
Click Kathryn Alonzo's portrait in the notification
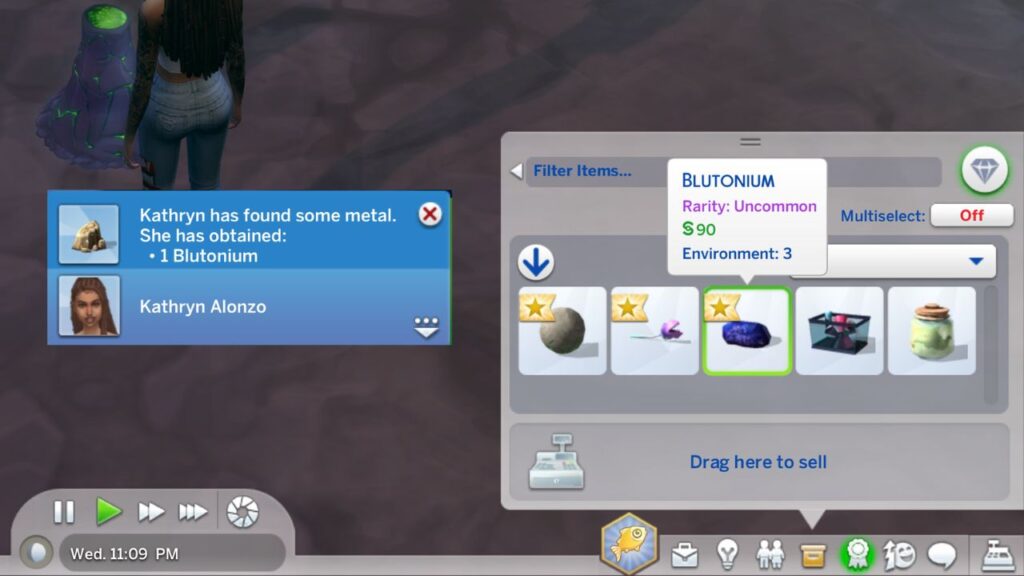(x=89, y=306)
